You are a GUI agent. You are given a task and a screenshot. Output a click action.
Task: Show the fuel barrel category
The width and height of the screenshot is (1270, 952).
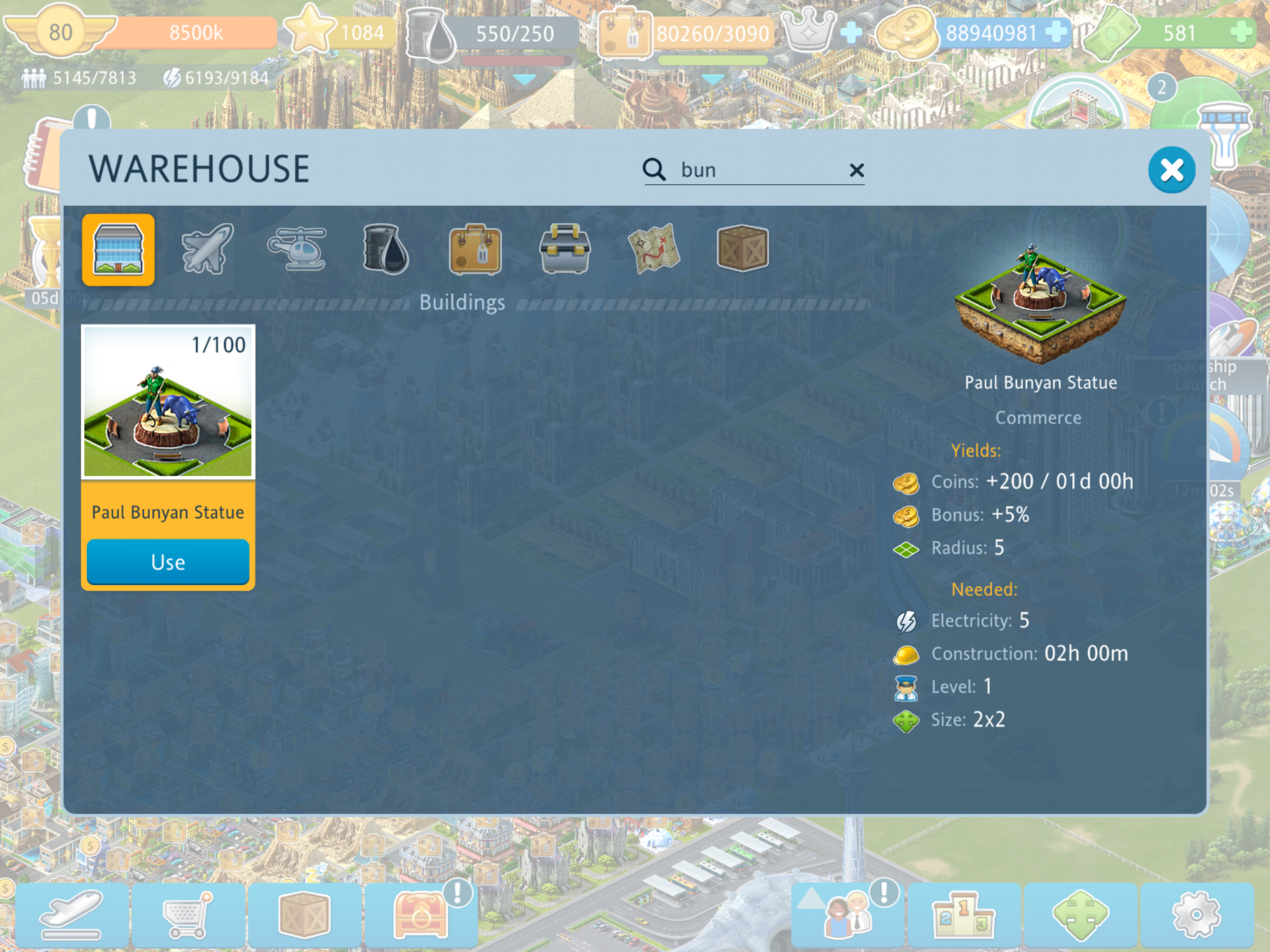[386, 249]
